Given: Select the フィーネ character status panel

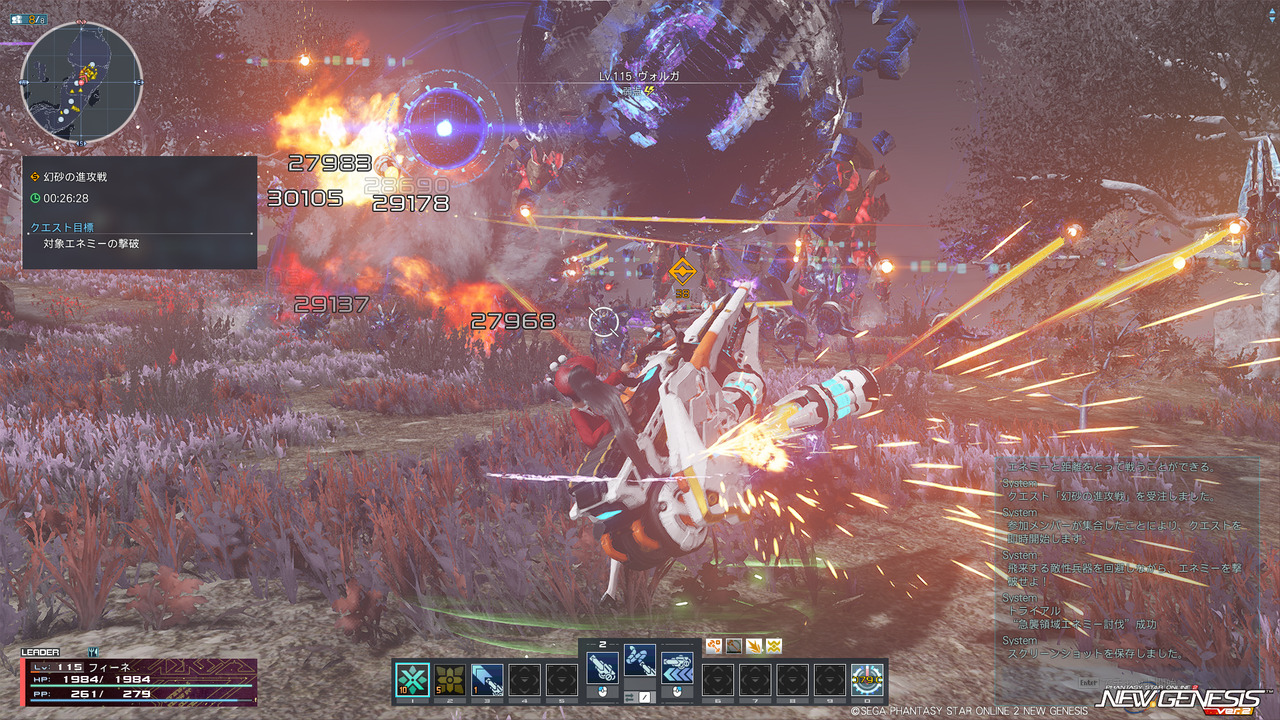Looking at the screenshot, I should pyautogui.click(x=138, y=680).
